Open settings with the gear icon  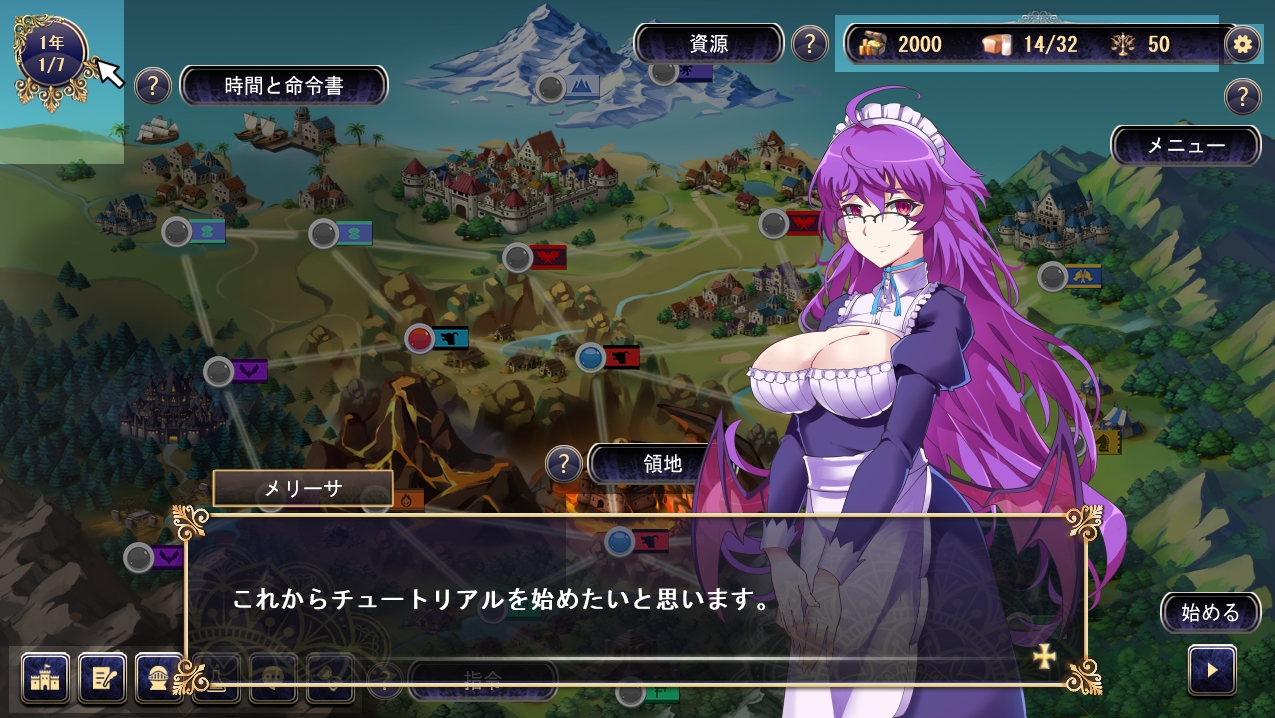(1243, 44)
